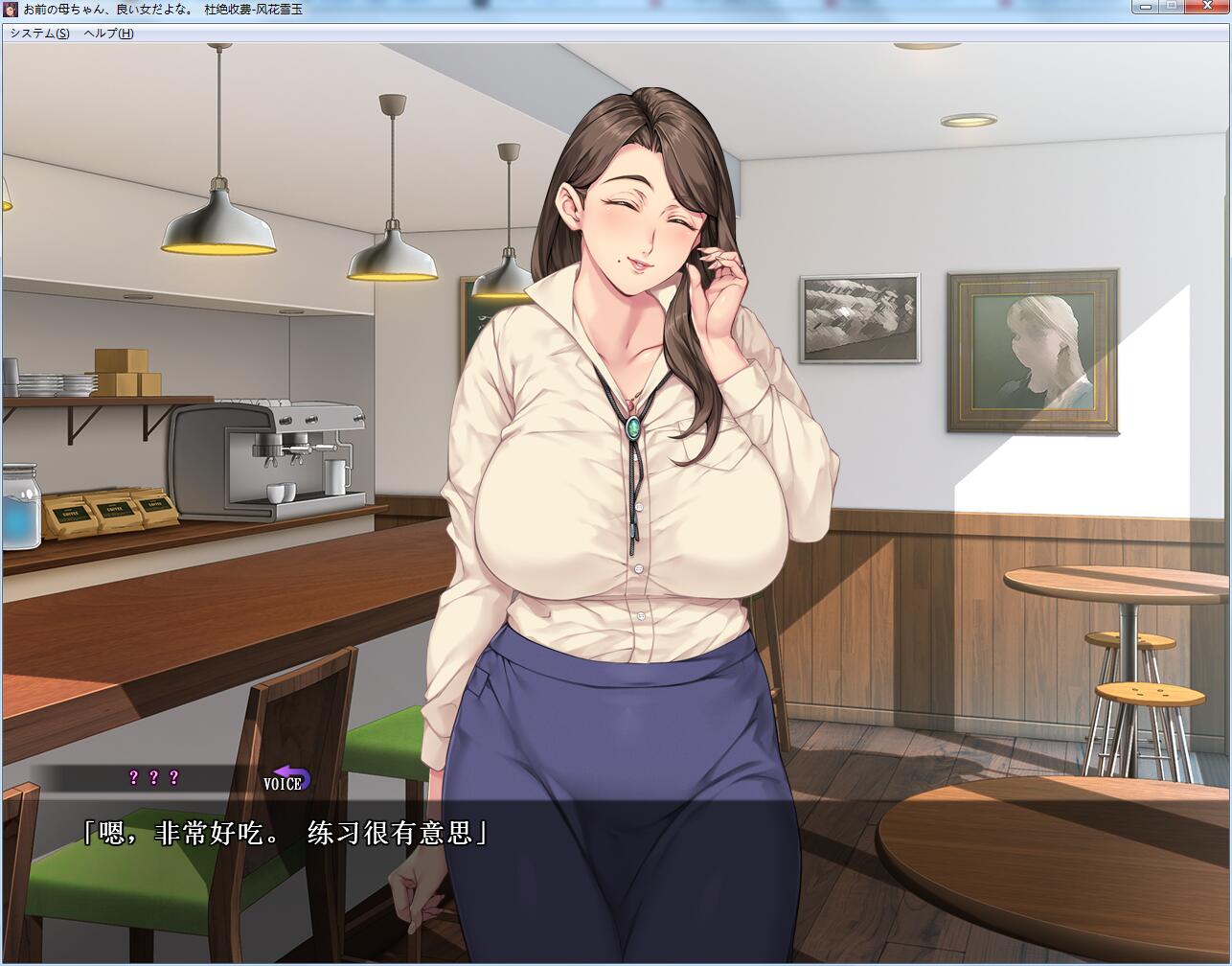Click the red close icon on the window

coord(1208,7)
